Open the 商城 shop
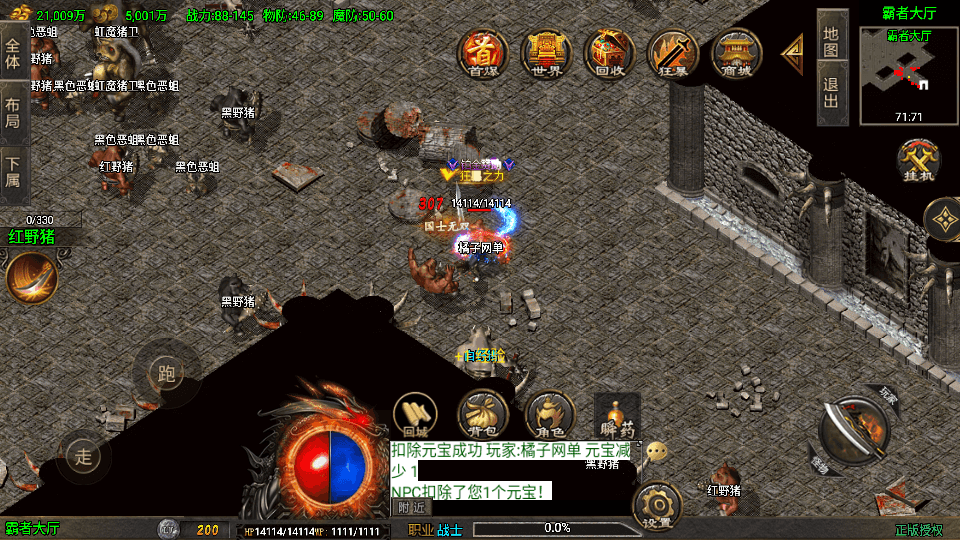 point(736,53)
